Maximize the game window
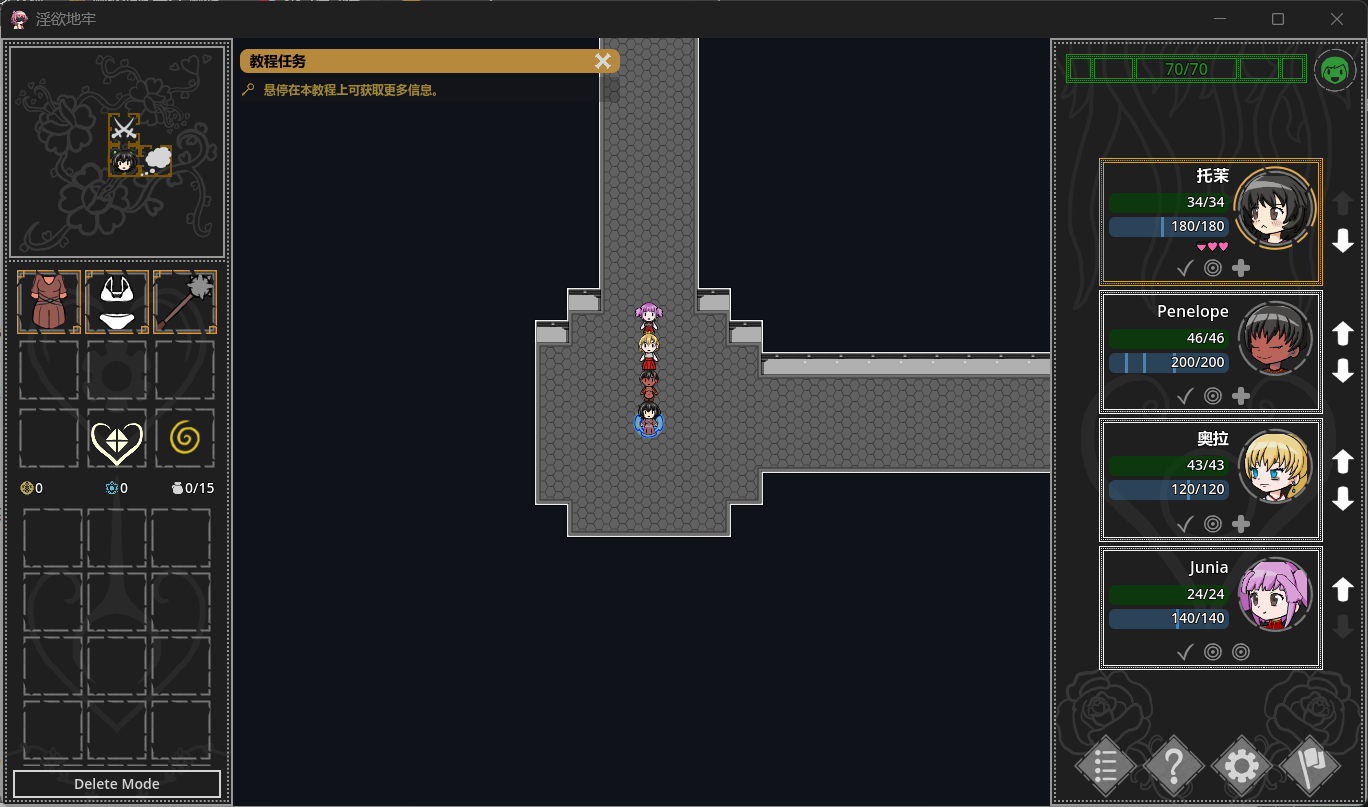 (x=1278, y=19)
